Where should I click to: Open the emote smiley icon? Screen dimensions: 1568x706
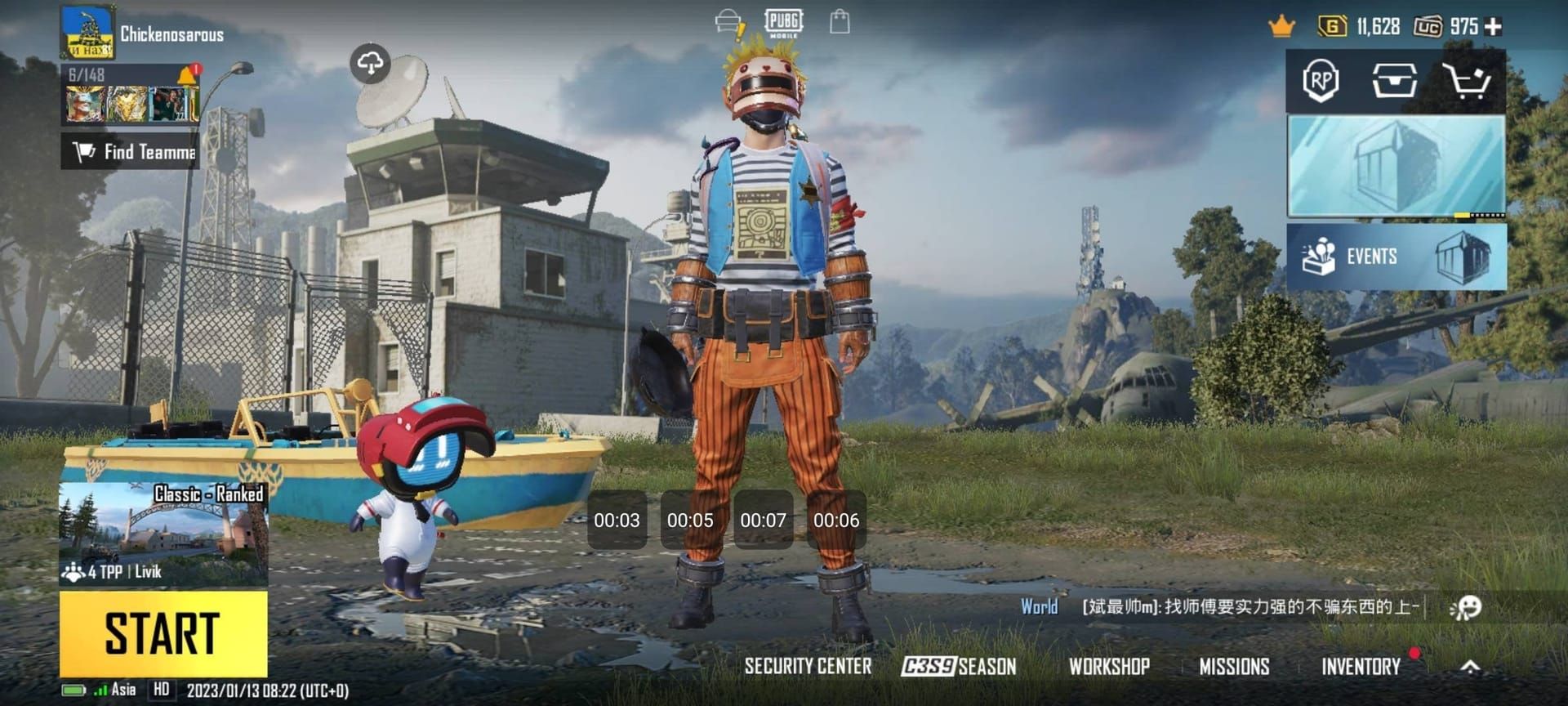point(1466,607)
